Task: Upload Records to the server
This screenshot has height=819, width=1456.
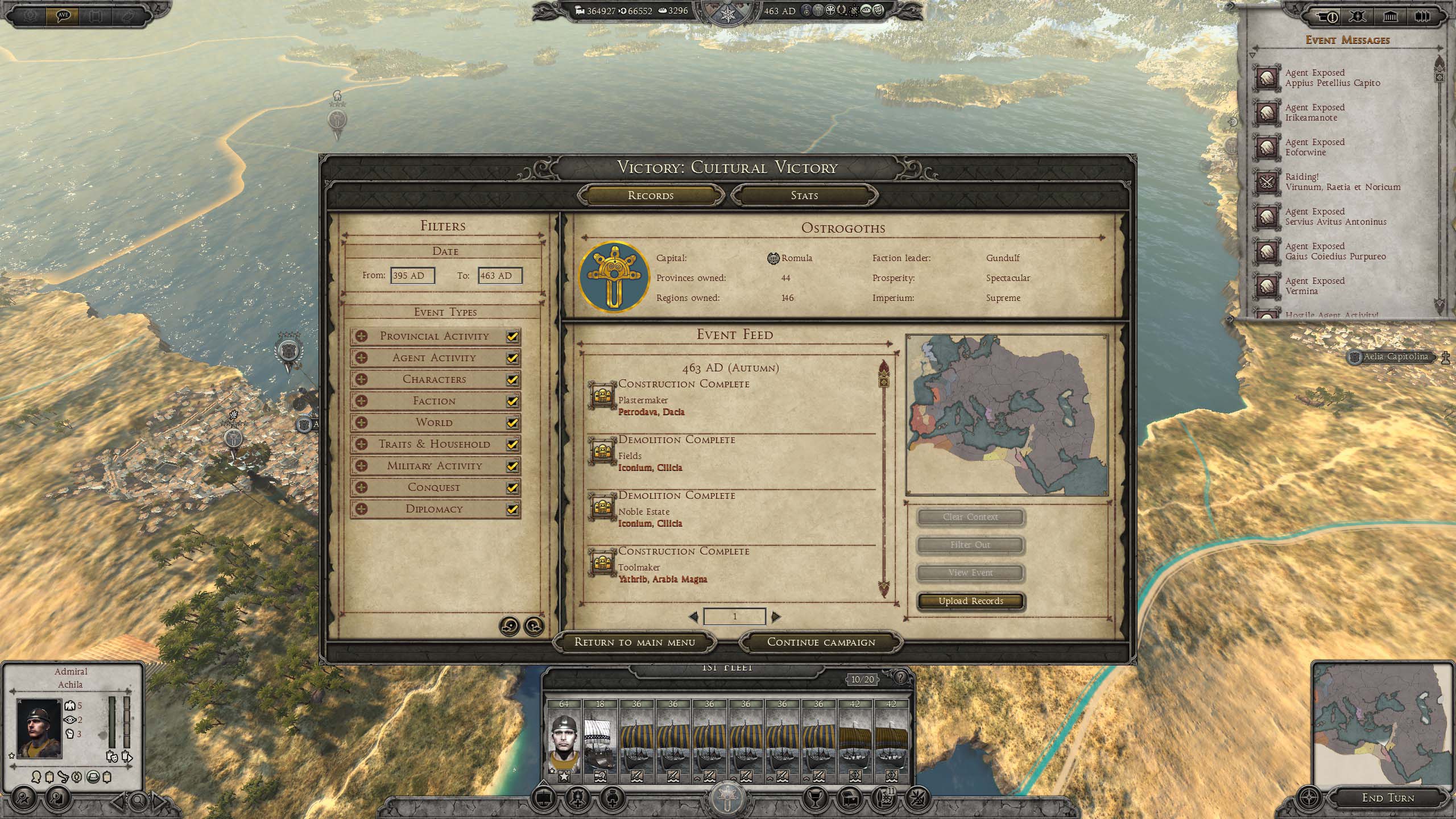Action: [x=971, y=601]
